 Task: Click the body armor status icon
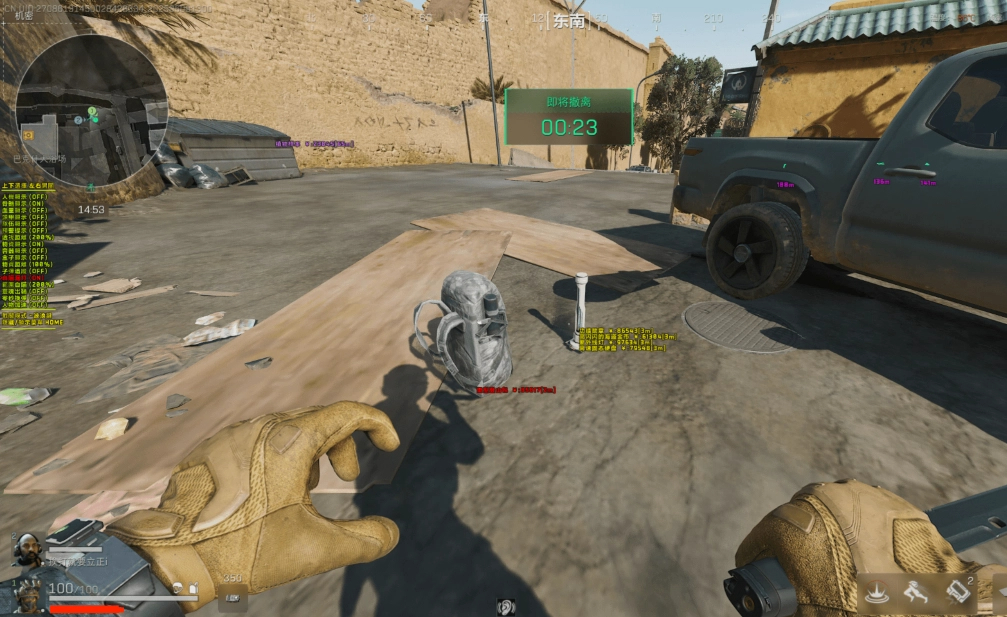(193, 590)
